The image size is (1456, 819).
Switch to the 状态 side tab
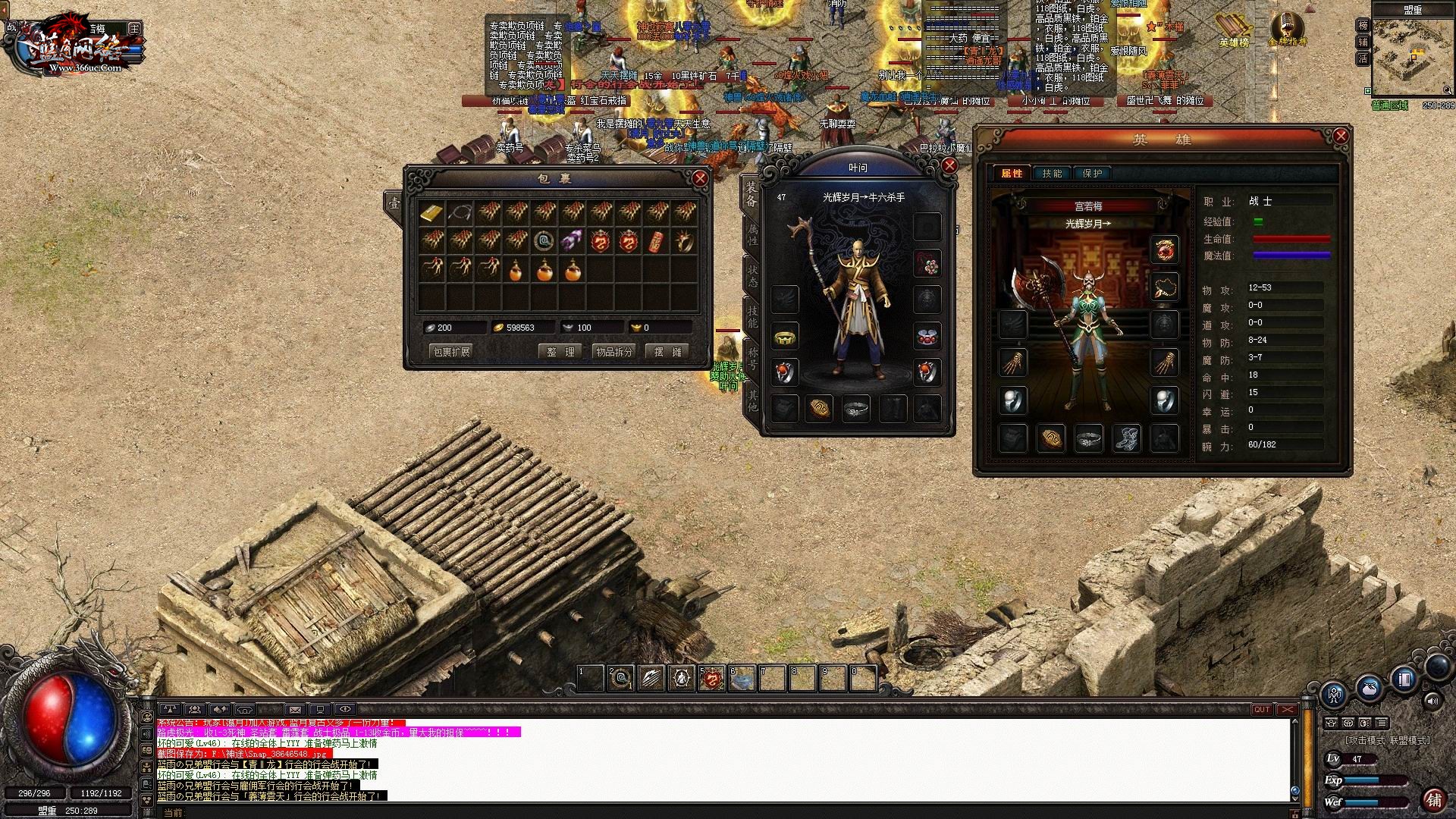(752, 275)
